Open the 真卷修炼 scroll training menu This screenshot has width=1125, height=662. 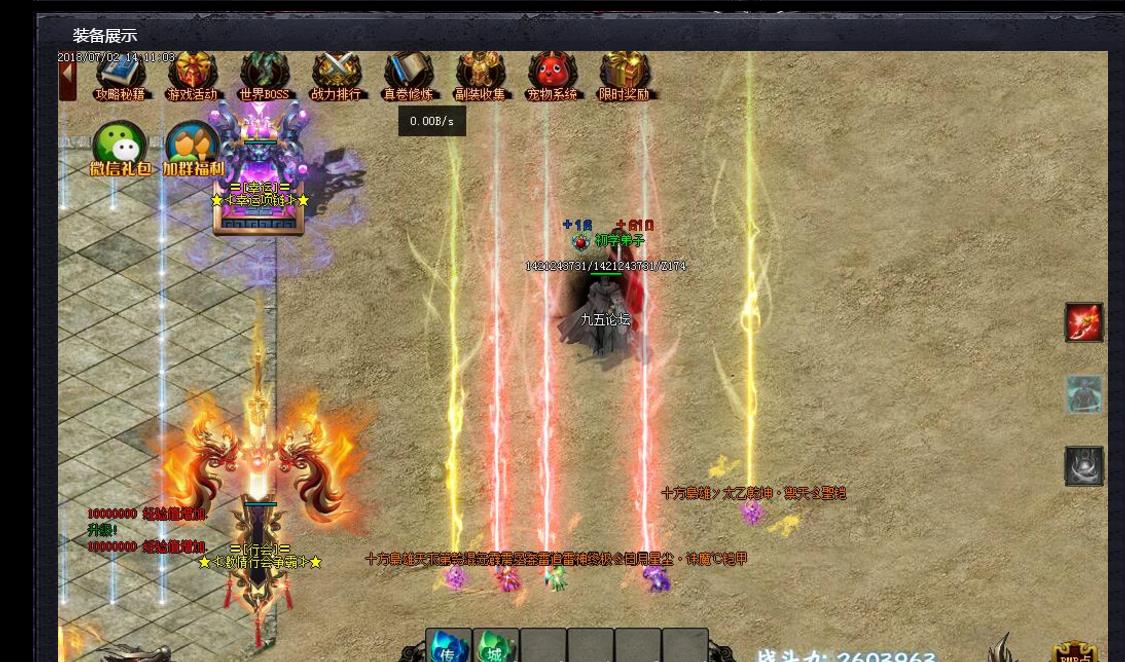pyautogui.click(x=408, y=76)
